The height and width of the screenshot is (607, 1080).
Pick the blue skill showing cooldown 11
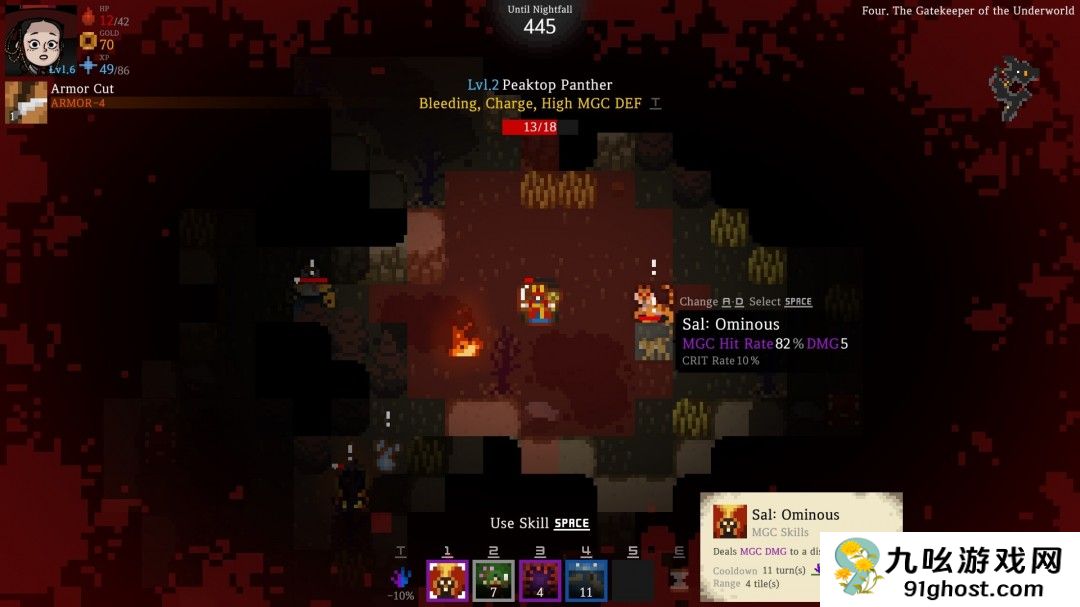pyautogui.click(x=586, y=580)
